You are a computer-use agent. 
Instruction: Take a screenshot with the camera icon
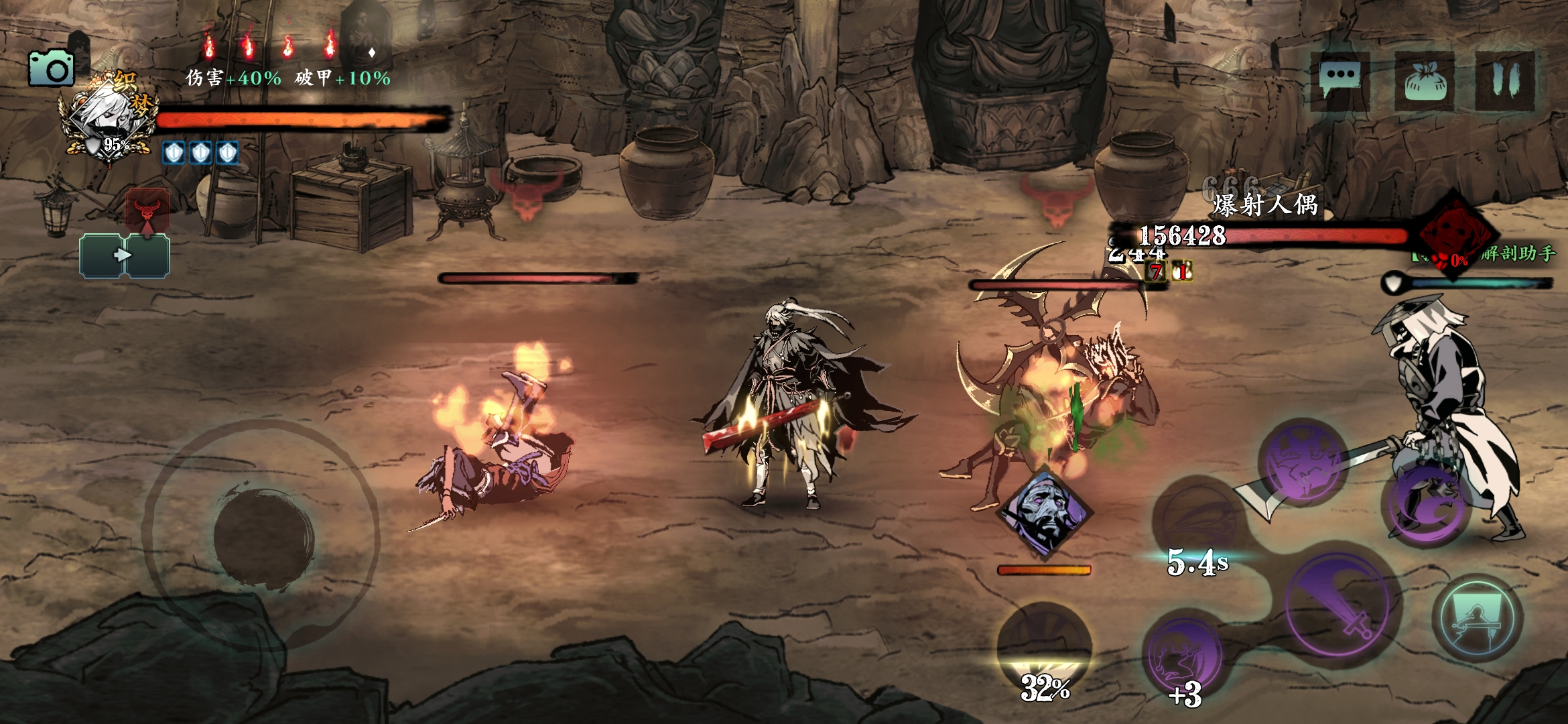click(51, 68)
